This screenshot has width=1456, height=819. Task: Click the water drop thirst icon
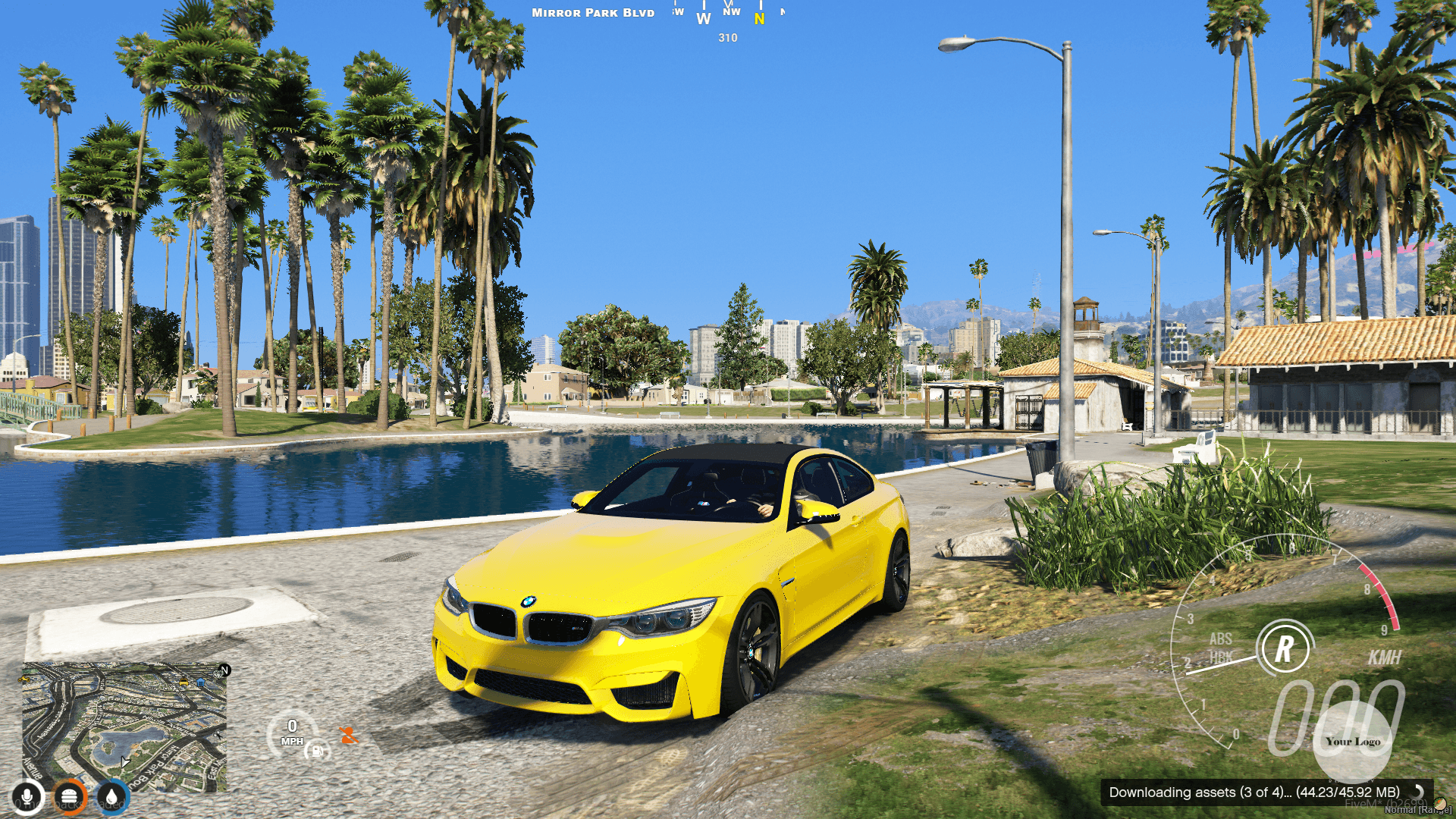click(111, 797)
